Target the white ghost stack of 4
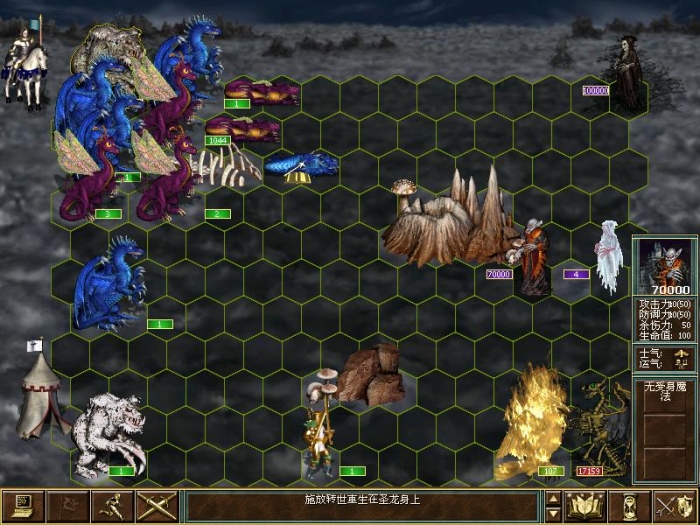The width and height of the screenshot is (700, 525). point(608,256)
